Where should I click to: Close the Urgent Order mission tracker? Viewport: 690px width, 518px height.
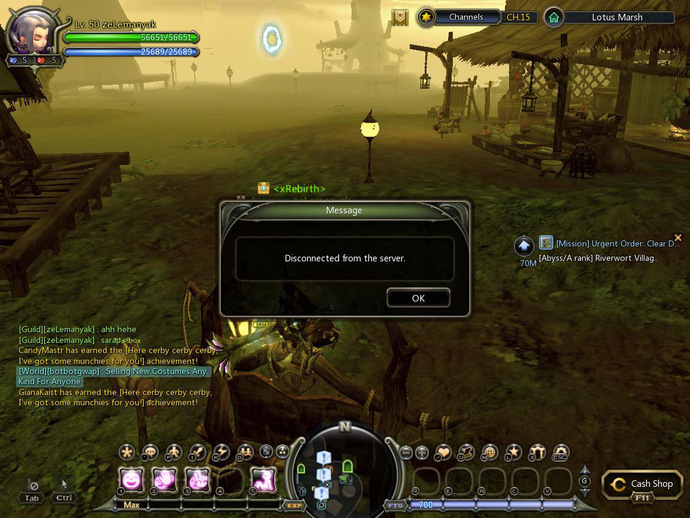pos(678,238)
